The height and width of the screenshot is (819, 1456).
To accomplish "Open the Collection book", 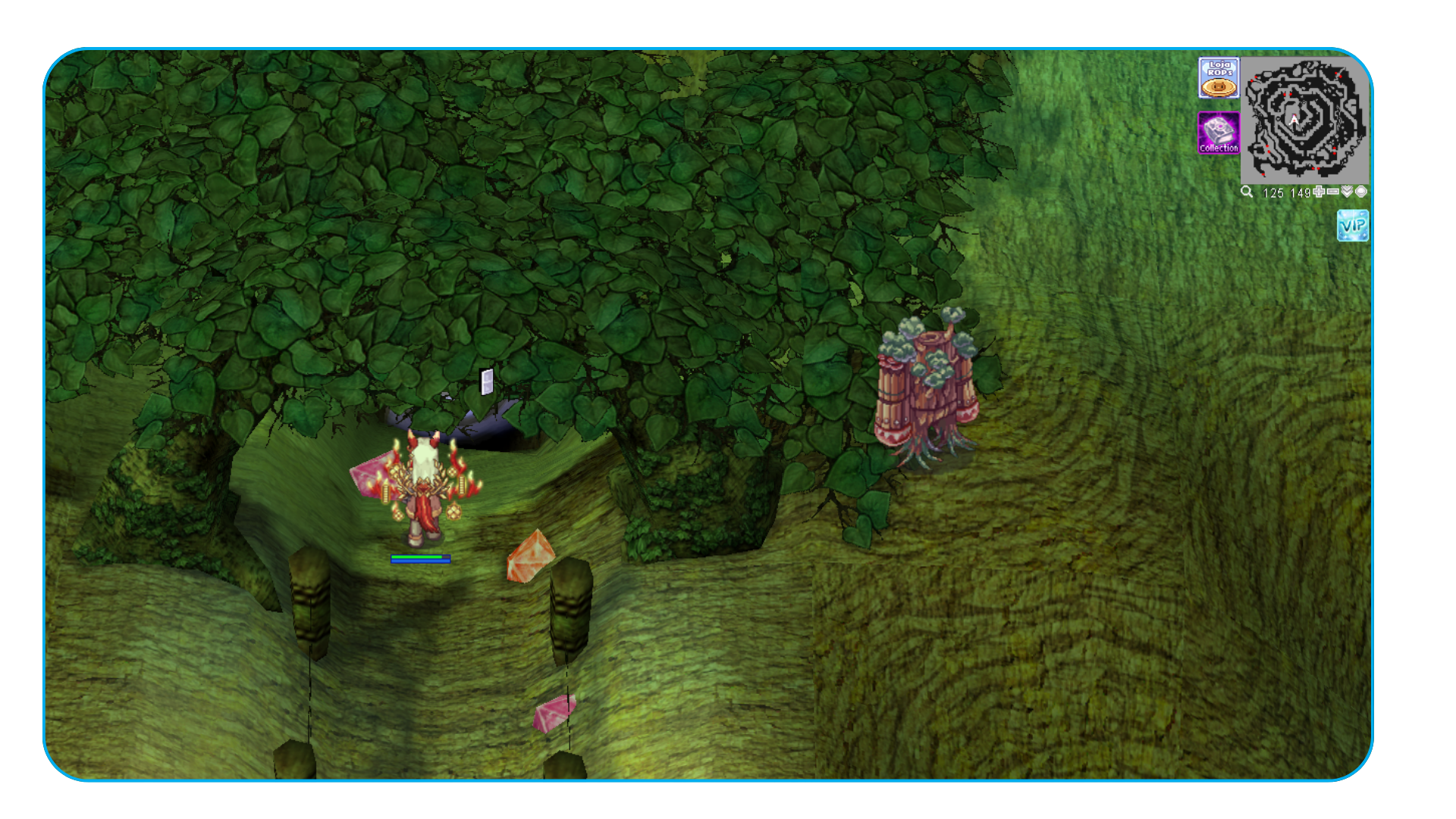I will tap(1219, 133).
